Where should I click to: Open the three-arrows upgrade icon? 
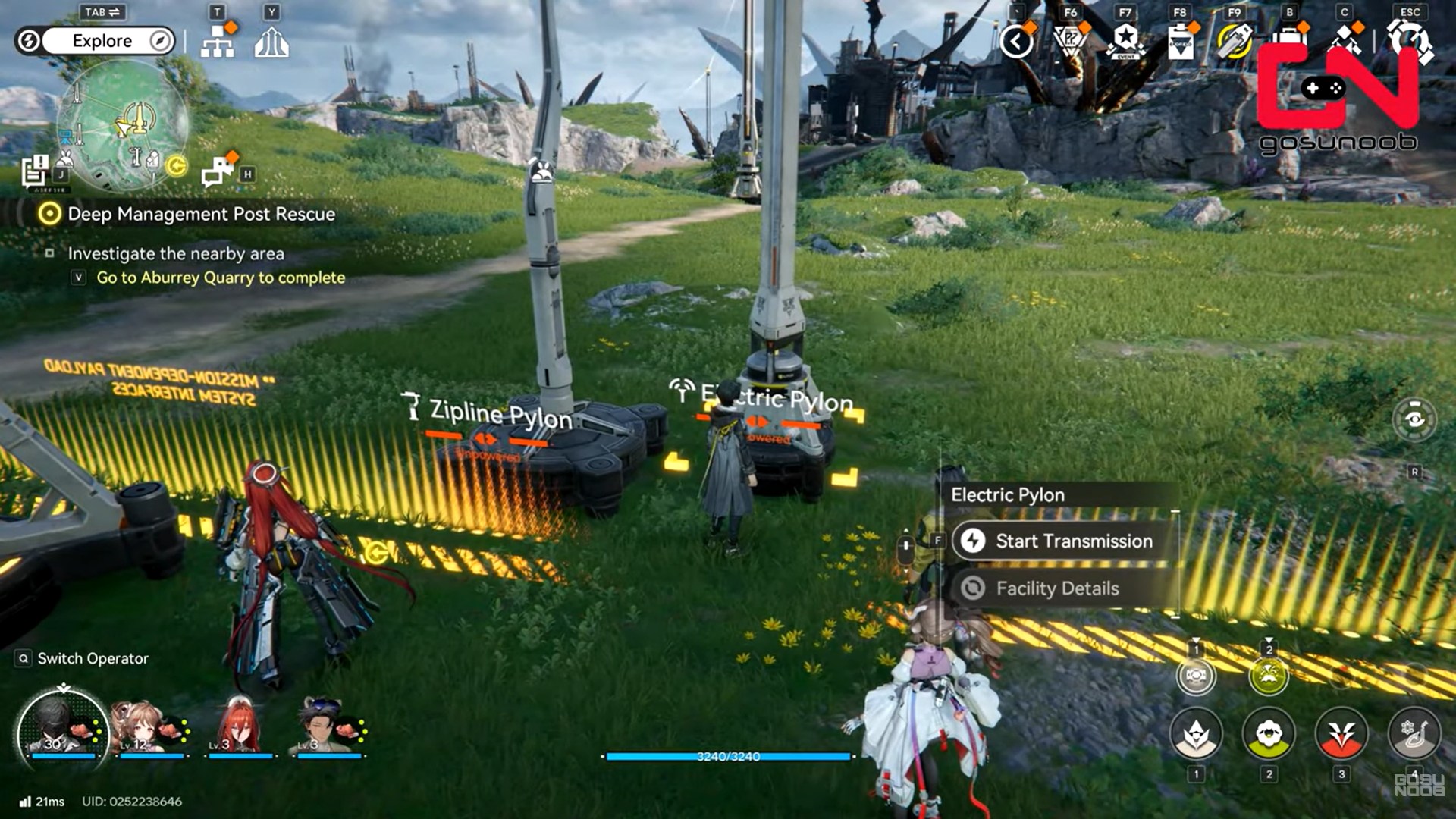click(x=271, y=42)
